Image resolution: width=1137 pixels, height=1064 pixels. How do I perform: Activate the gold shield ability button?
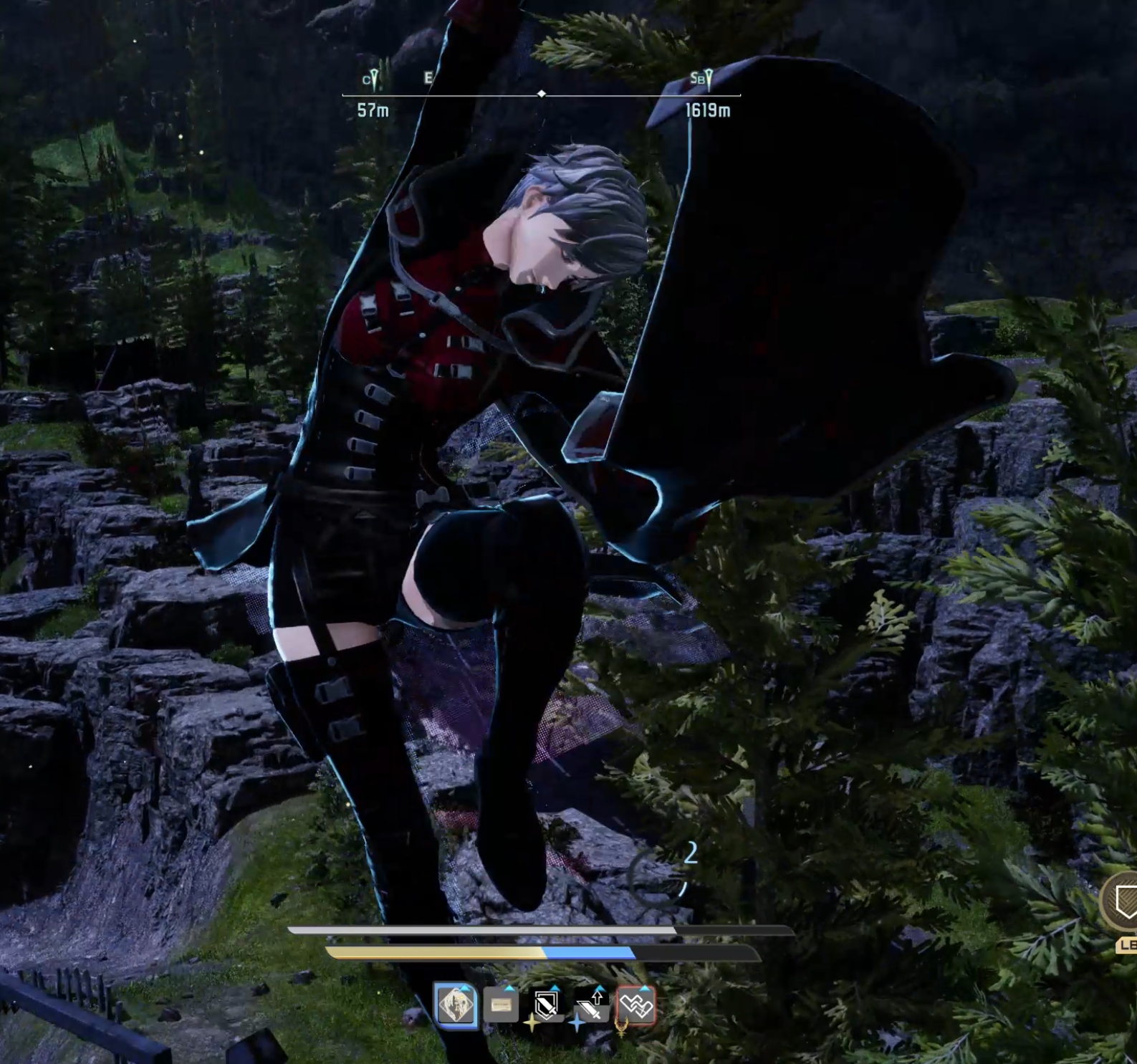coord(1124,901)
